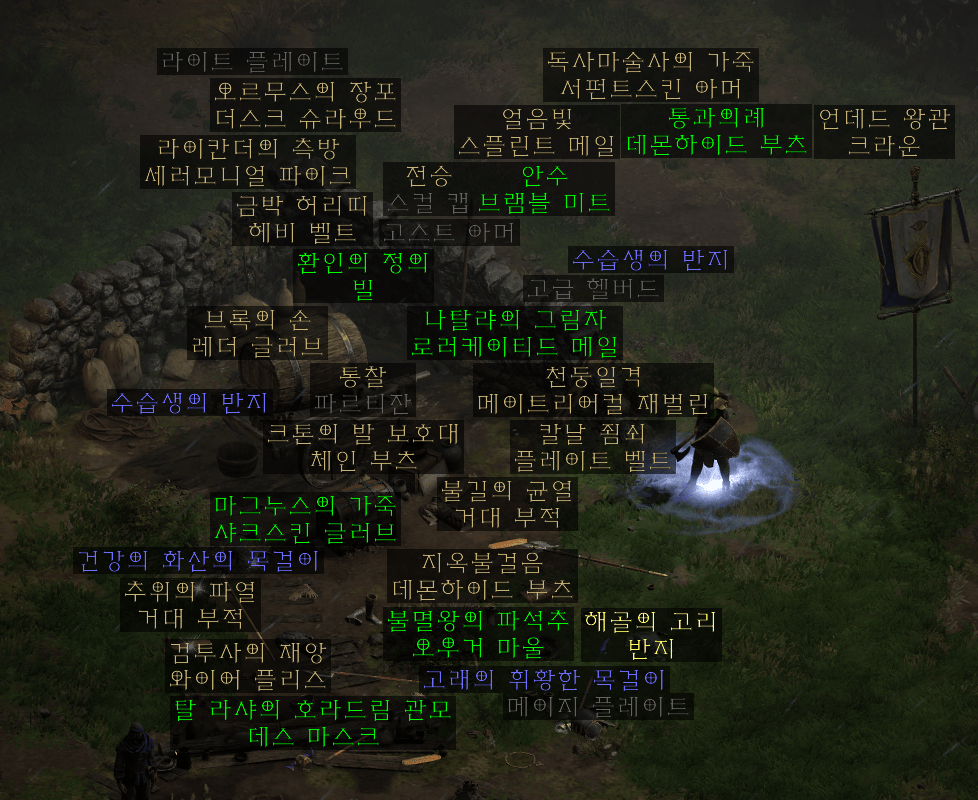Pick up 천둥일격 메이트리어컬 재벌린

pyautogui.click(x=593, y=390)
